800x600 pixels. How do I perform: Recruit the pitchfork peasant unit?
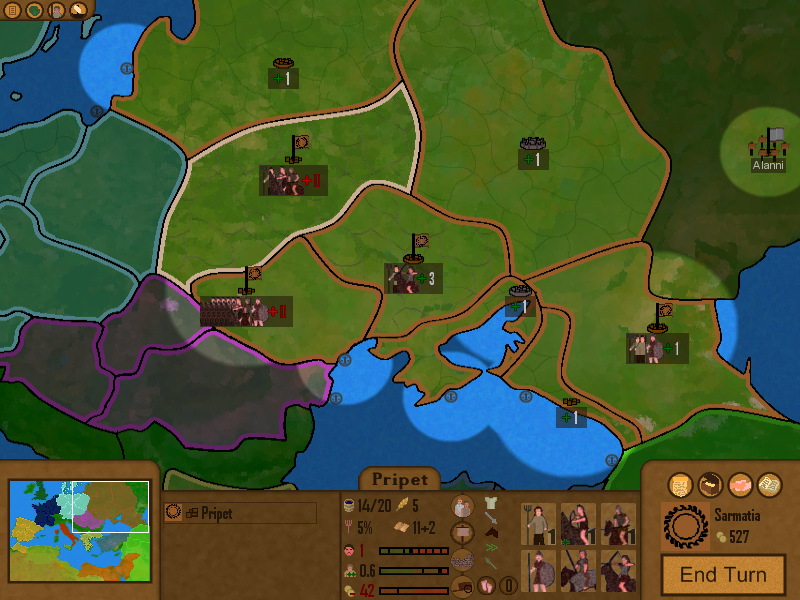[x=538, y=523]
